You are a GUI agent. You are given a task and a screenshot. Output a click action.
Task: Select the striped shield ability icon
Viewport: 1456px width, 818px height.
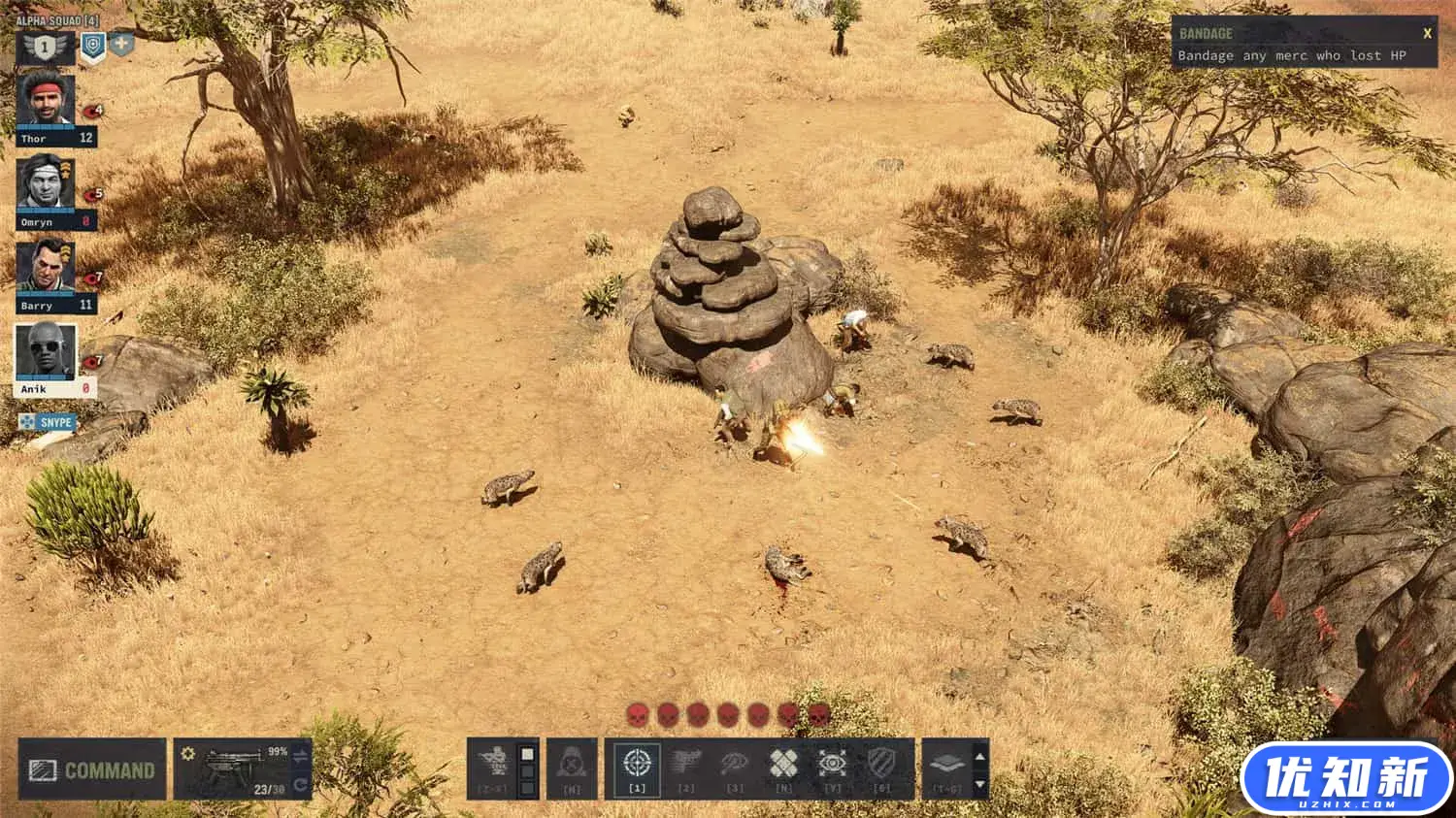coord(880,766)
